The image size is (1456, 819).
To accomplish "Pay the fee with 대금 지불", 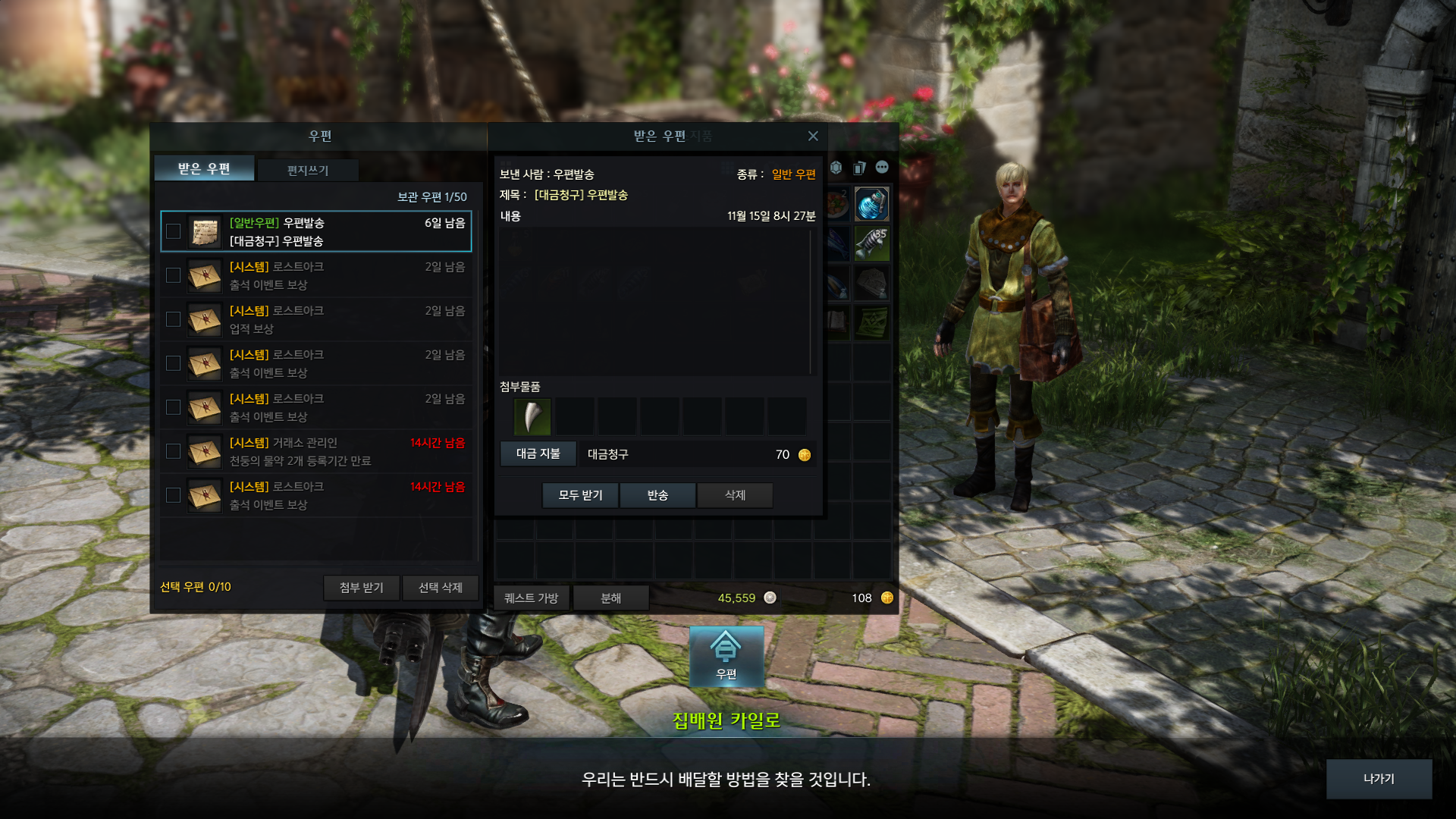I will click(x=538, y=453).
